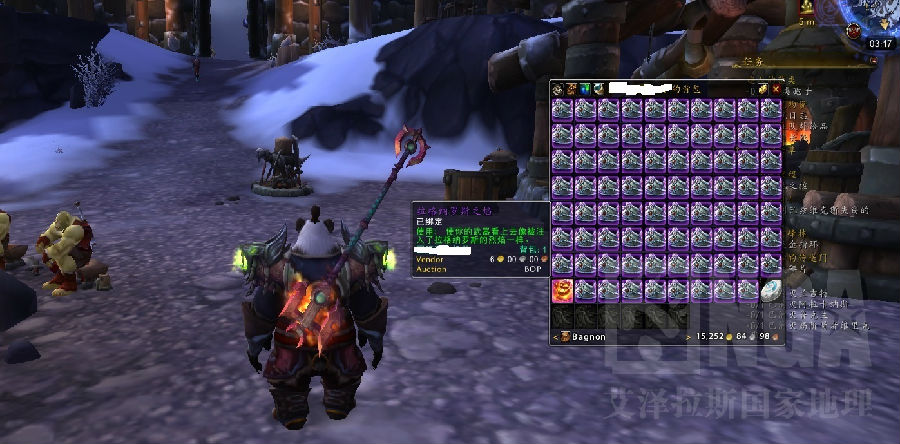The image size is (900, 444).
Task: Close the Bagnon bag window
Action: coord(775,89)
